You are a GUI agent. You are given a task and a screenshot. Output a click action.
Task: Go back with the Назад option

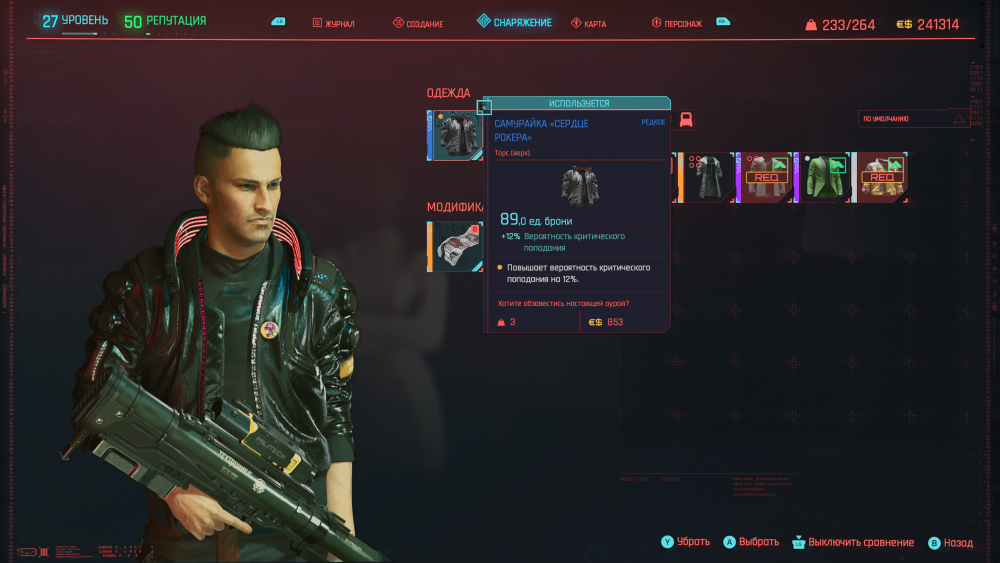coord(950,542)
